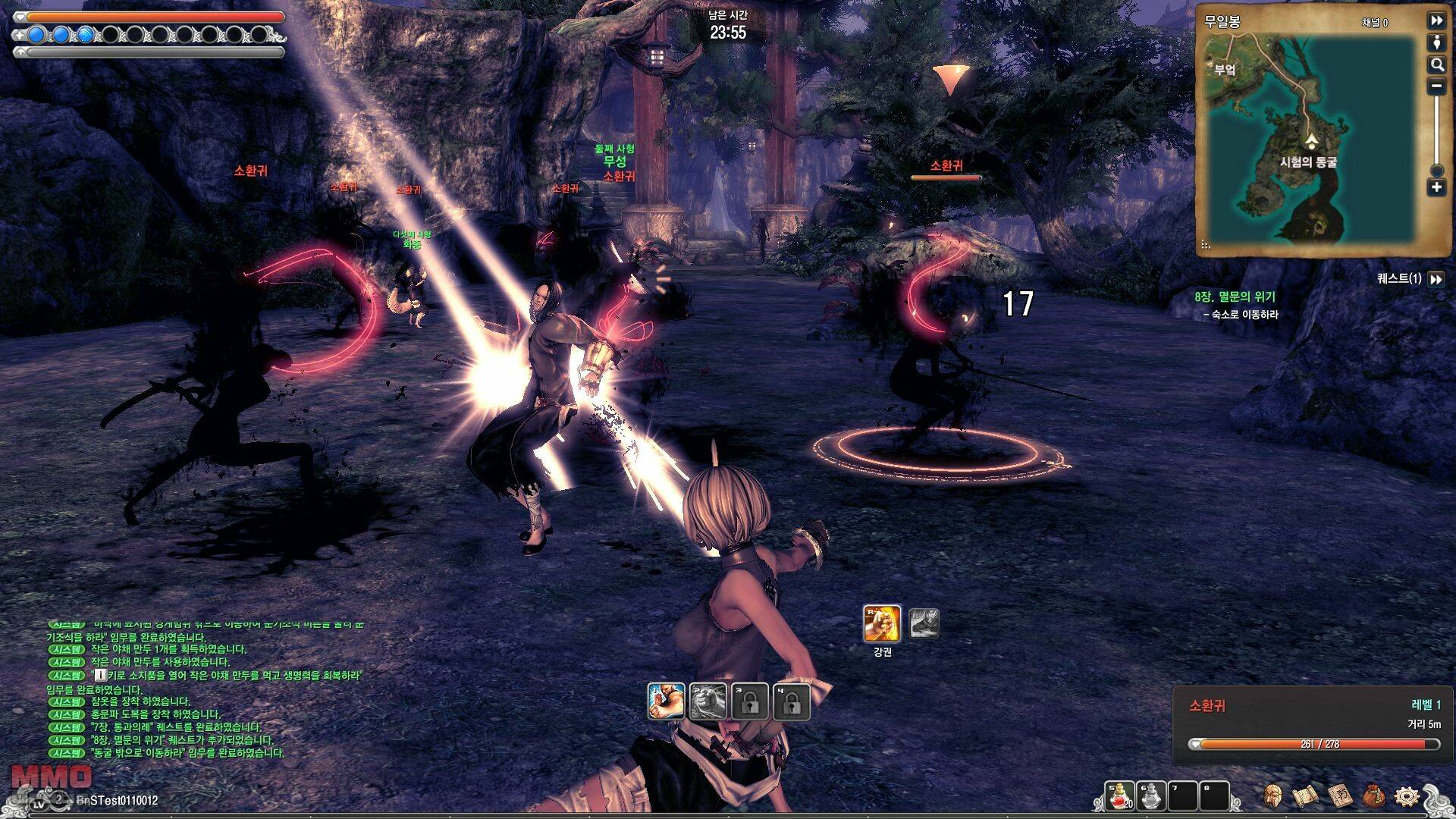Click the minimap location pin button
This screenshot has height=819, width=1456.
point(1436,42)
